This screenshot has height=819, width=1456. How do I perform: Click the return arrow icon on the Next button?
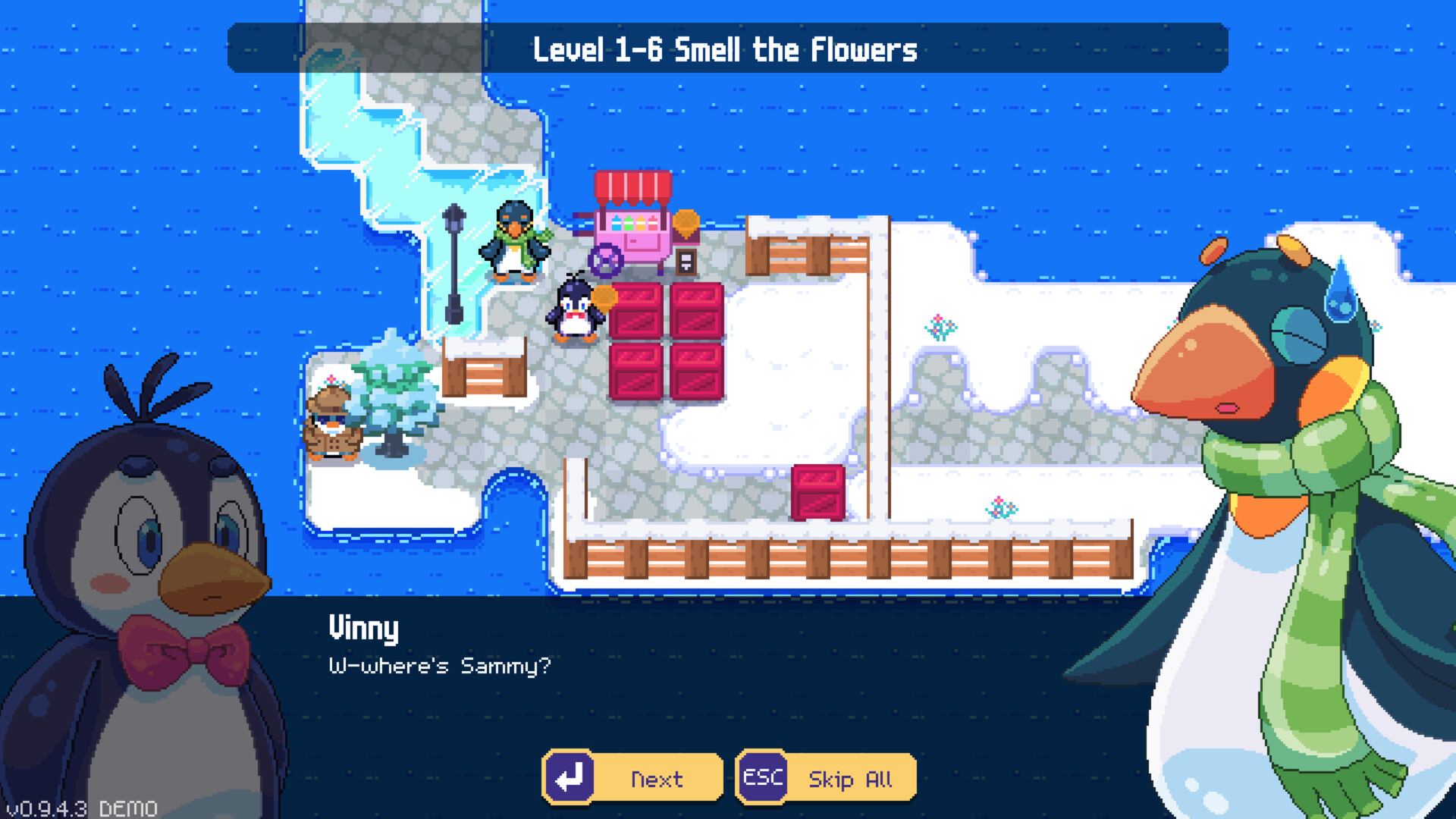570,777
